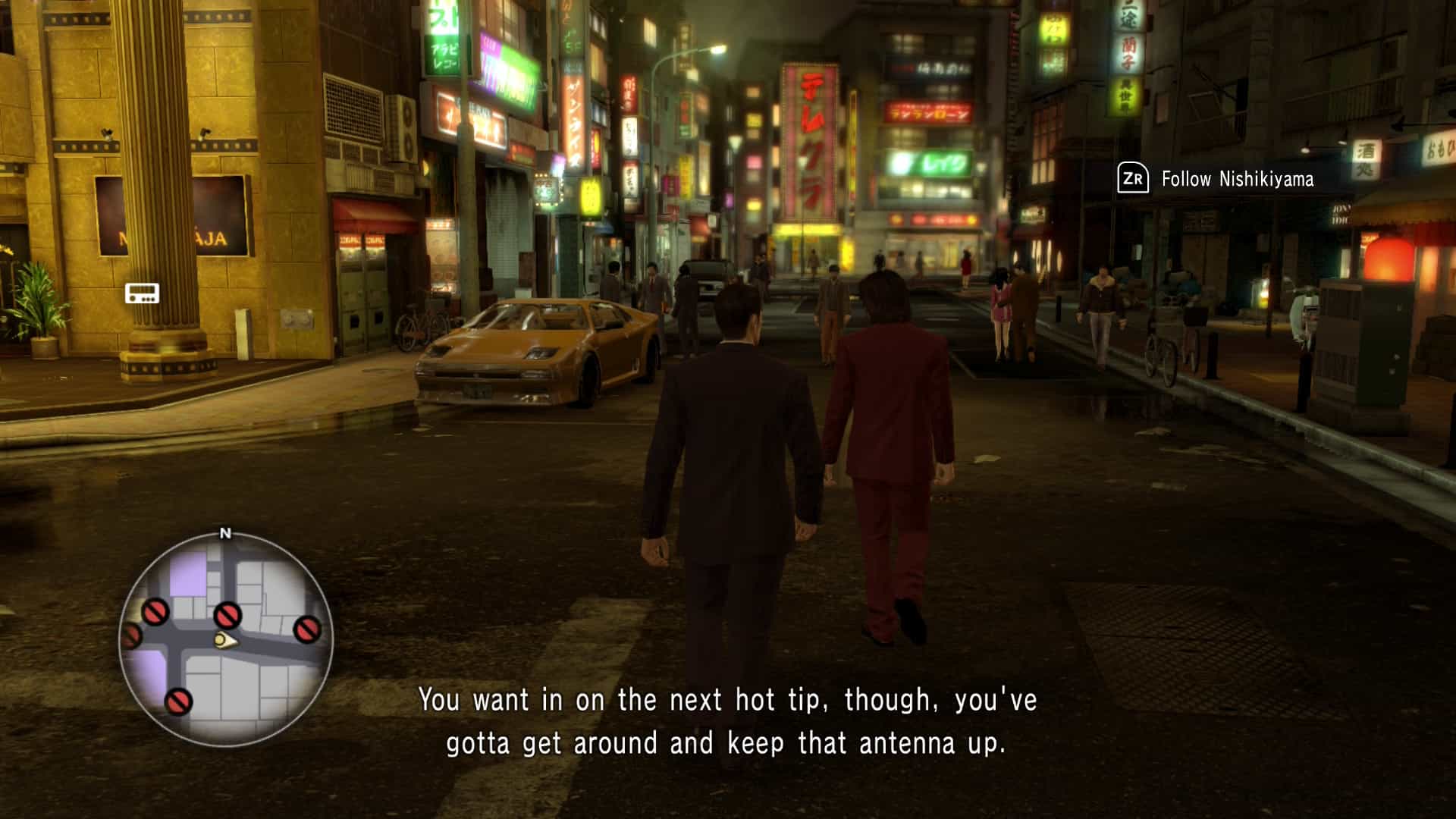Select the white pager icon
Image resolution: width=1456 pixels, height=819 pixels.
142,293
